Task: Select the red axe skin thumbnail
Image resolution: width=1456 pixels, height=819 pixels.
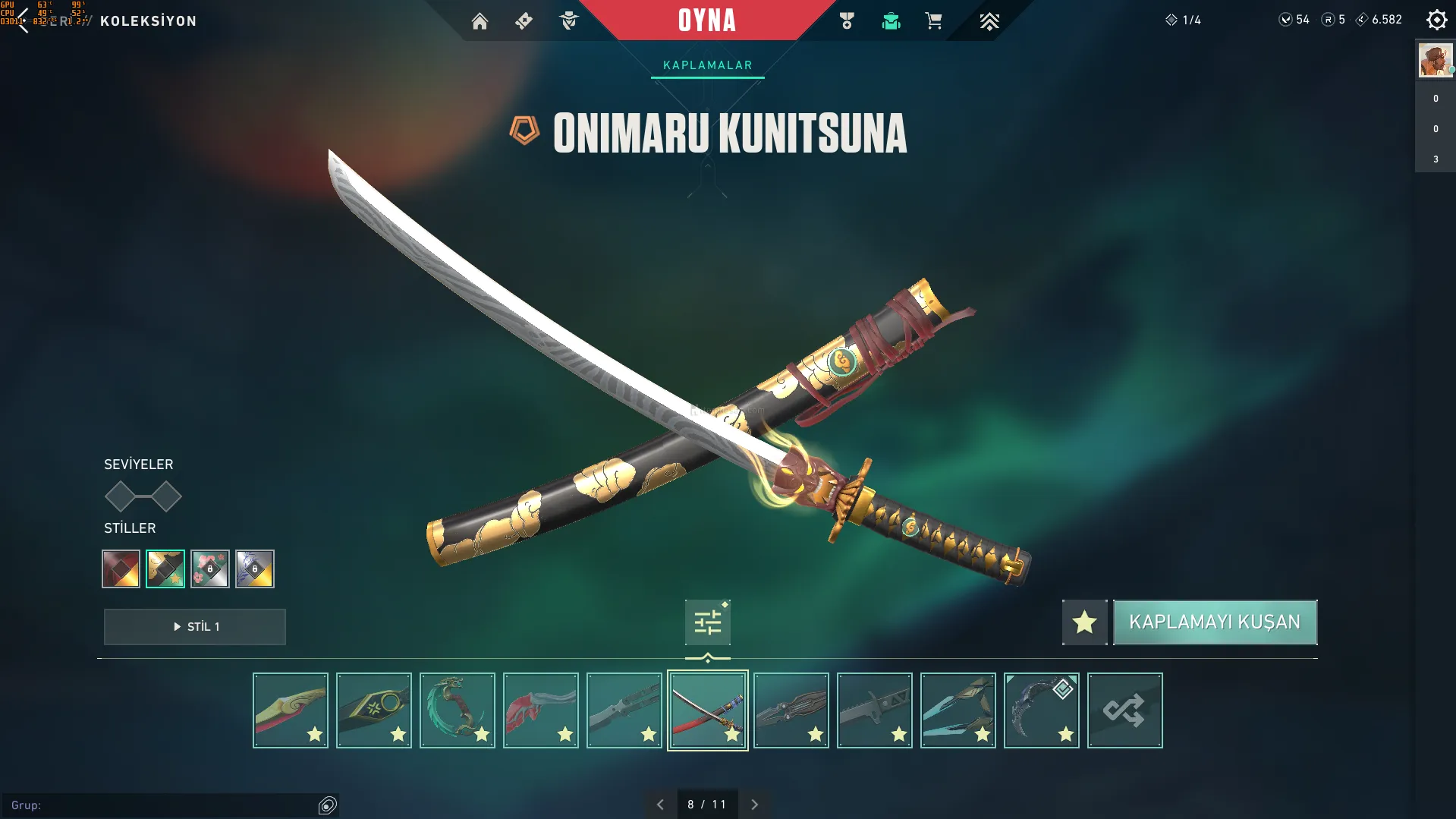Action: coord(540,710)
